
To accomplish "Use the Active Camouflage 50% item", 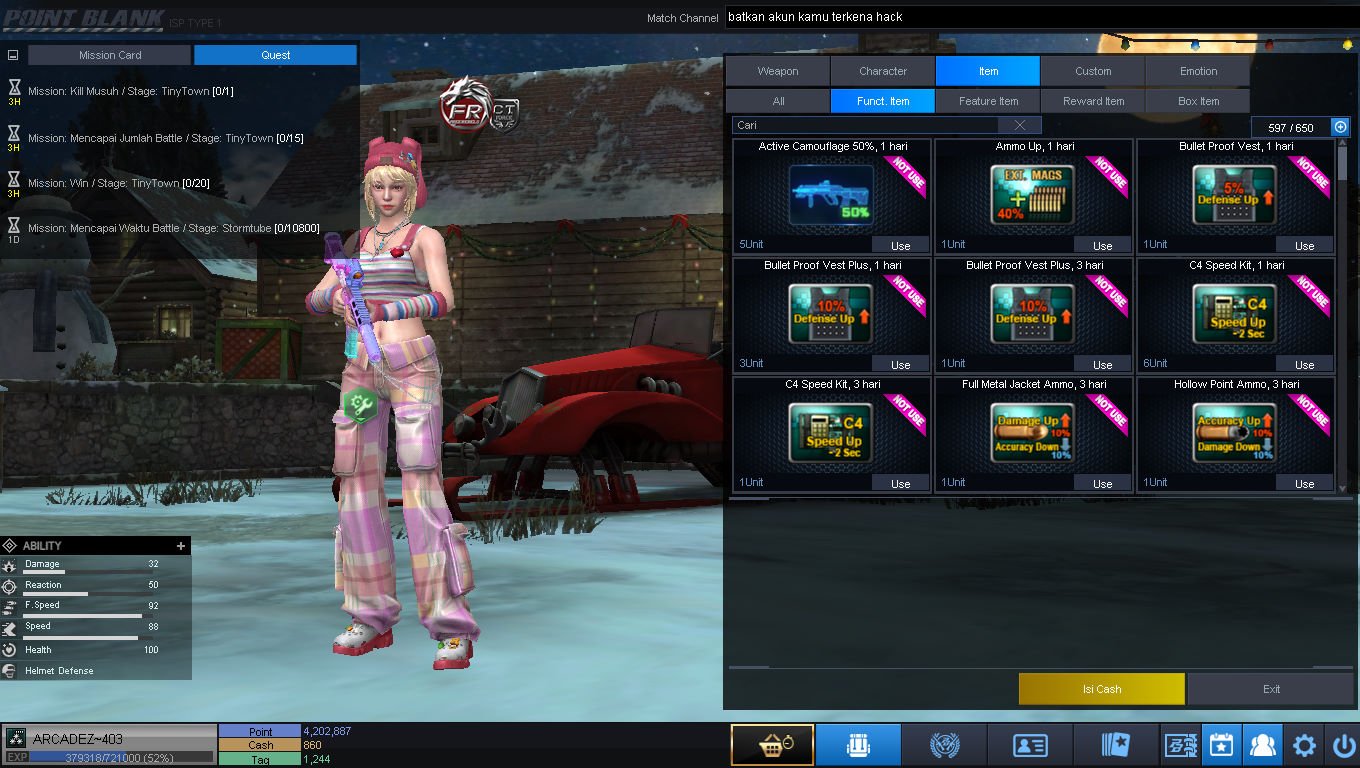I will [x=900, y=245].
